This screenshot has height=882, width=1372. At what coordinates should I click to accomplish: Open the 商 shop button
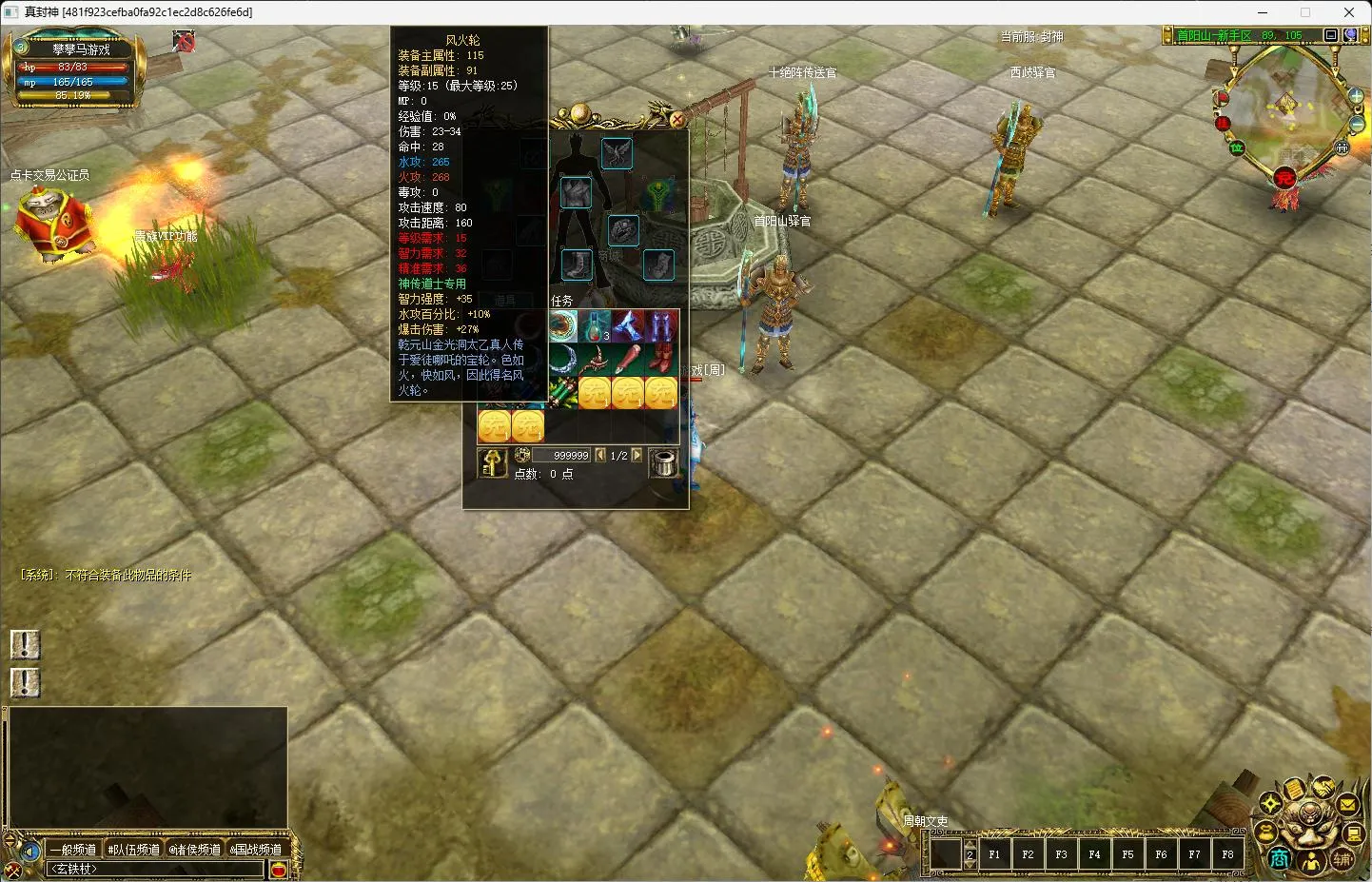coord(1280,859)
